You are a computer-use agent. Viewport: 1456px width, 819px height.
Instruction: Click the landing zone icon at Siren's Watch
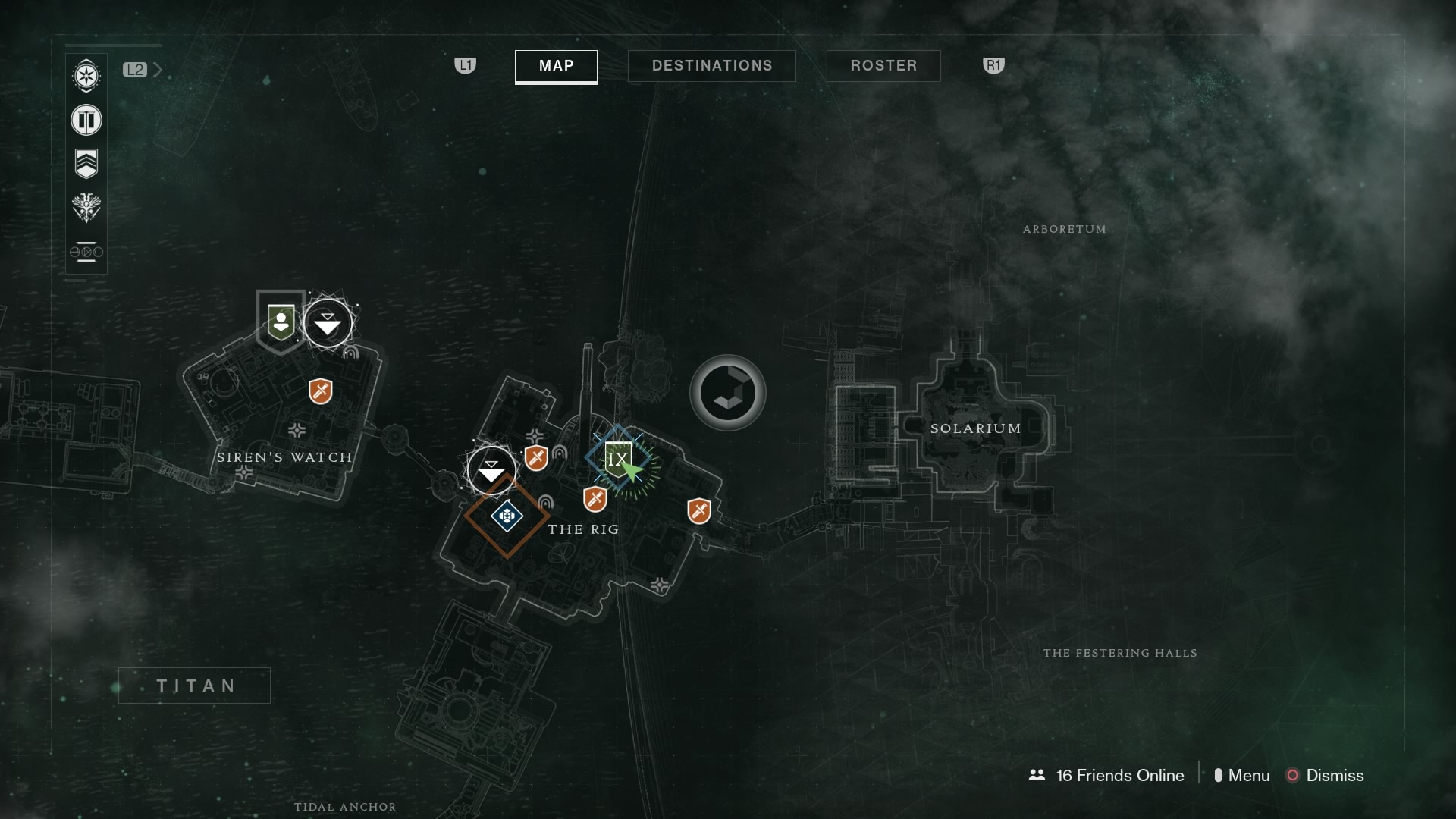point(328,322)
